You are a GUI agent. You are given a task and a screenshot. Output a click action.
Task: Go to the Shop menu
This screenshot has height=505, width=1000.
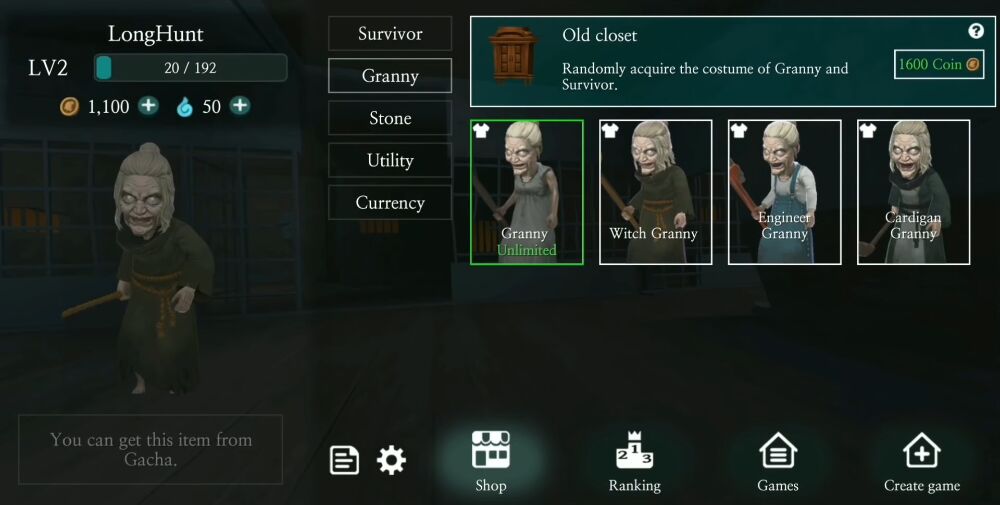(x=490, y=462)
